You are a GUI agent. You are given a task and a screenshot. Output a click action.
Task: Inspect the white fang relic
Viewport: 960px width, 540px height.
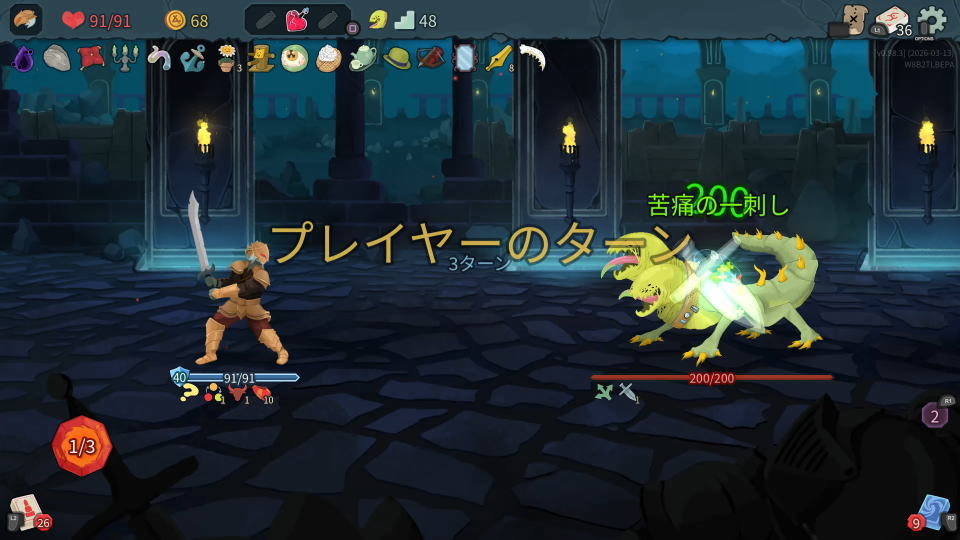[x=532, y=57]
